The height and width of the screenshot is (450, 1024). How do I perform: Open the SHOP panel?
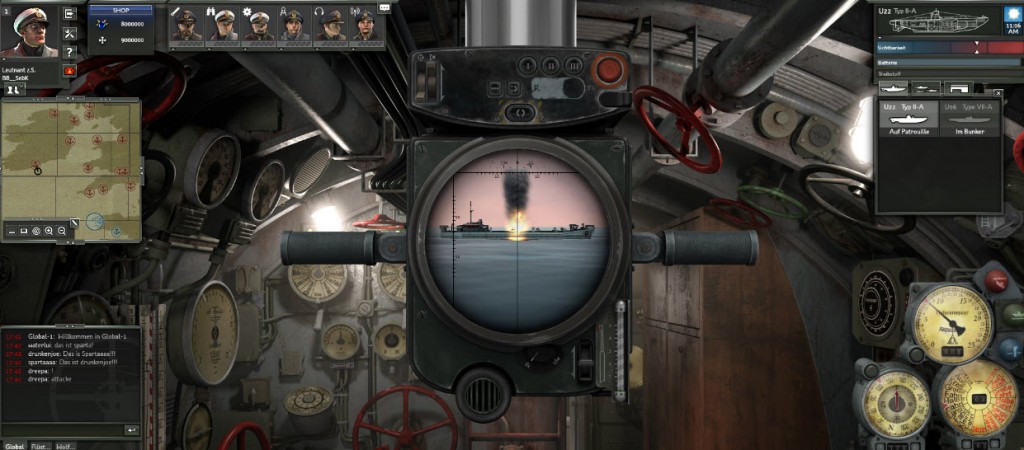[x=121, y=10]
